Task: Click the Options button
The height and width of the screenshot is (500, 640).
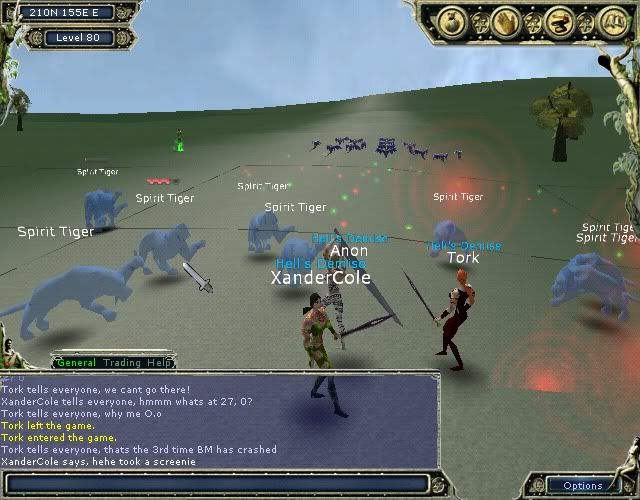Action: point(583,485)
